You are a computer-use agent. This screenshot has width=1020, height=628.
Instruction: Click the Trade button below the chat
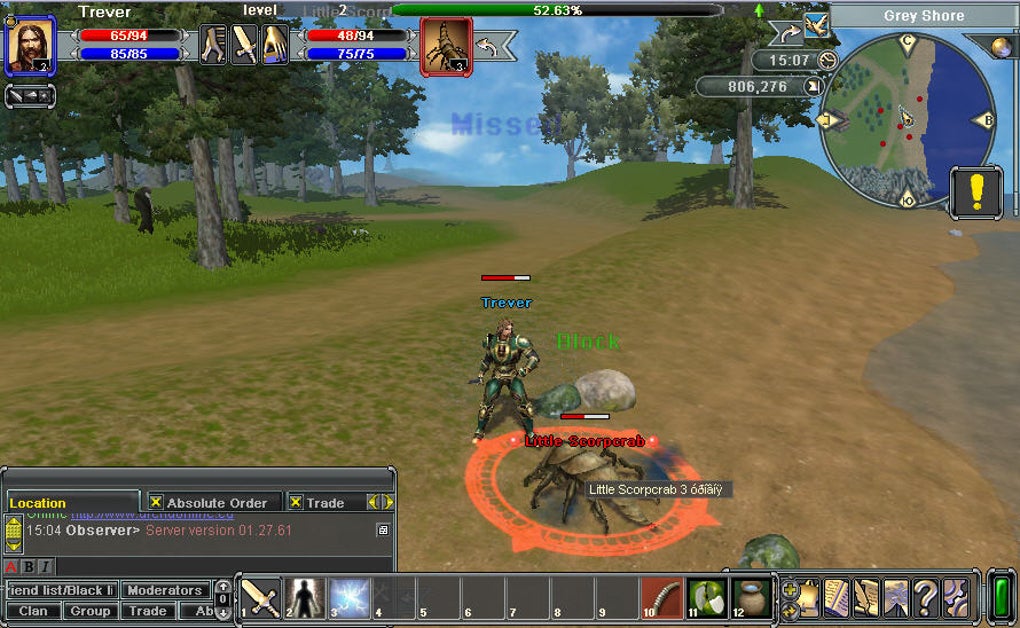click(147, 610)
